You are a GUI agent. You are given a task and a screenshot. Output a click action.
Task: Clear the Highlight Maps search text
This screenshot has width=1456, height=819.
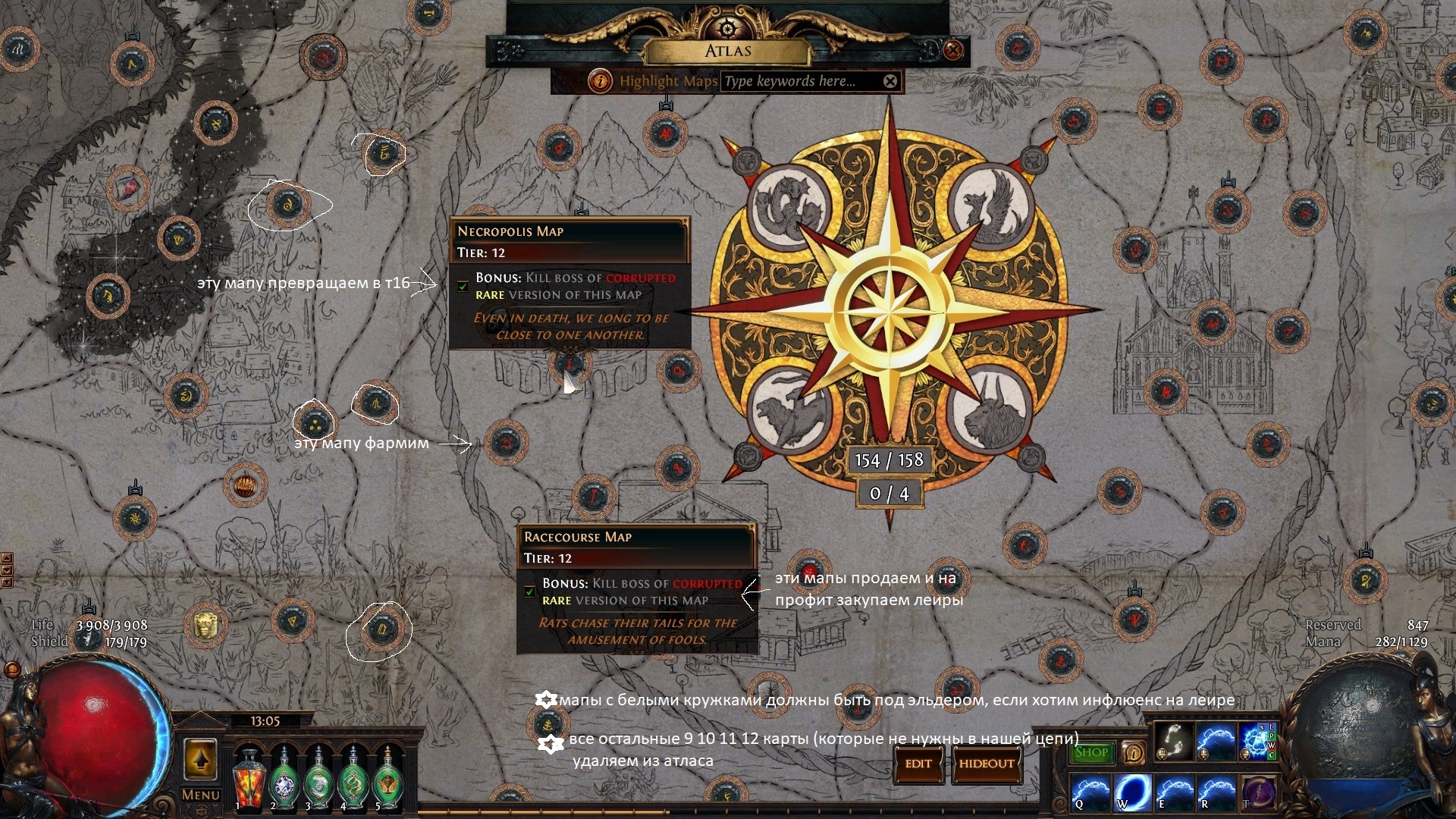click(890, 81)
